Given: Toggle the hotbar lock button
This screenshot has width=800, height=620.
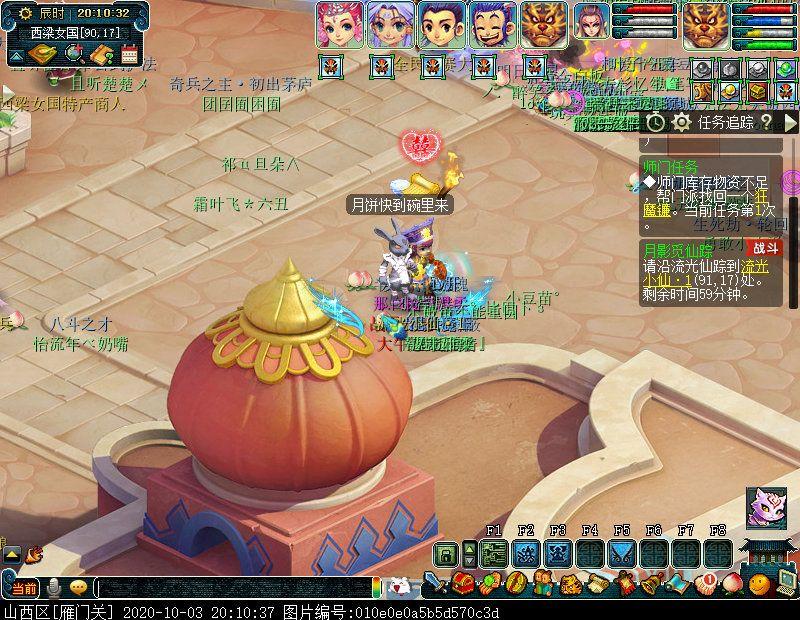Looking at the screenshot, I should (446, 553).
